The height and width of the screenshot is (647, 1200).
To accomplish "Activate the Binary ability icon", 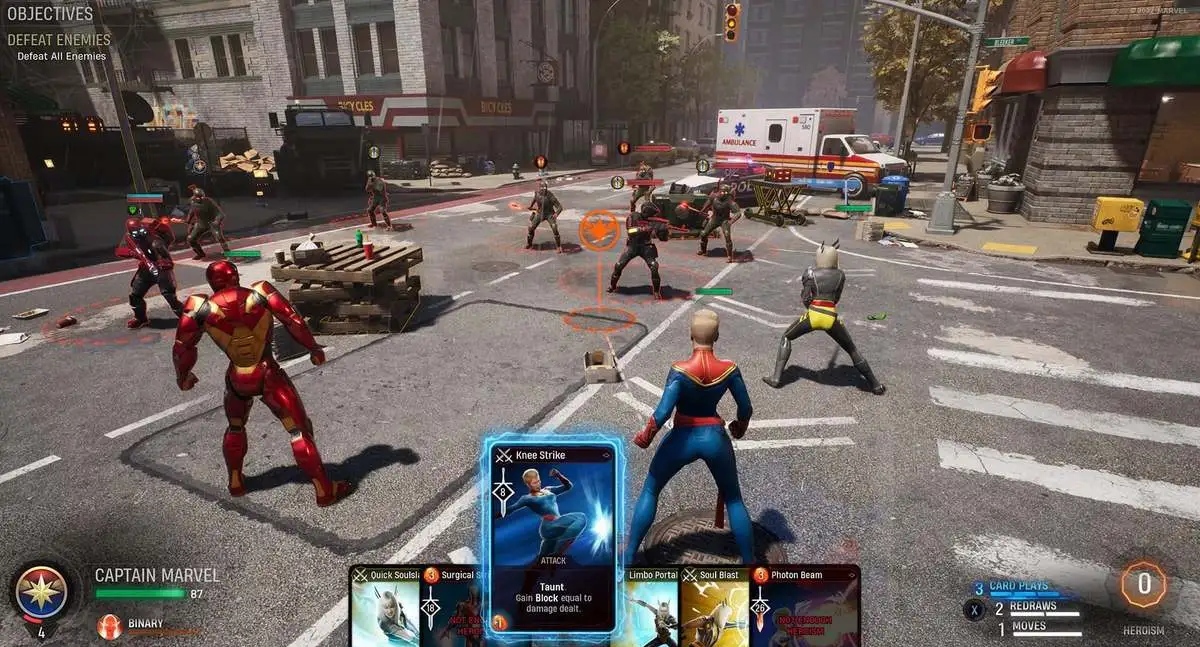I will click(109, 626).
